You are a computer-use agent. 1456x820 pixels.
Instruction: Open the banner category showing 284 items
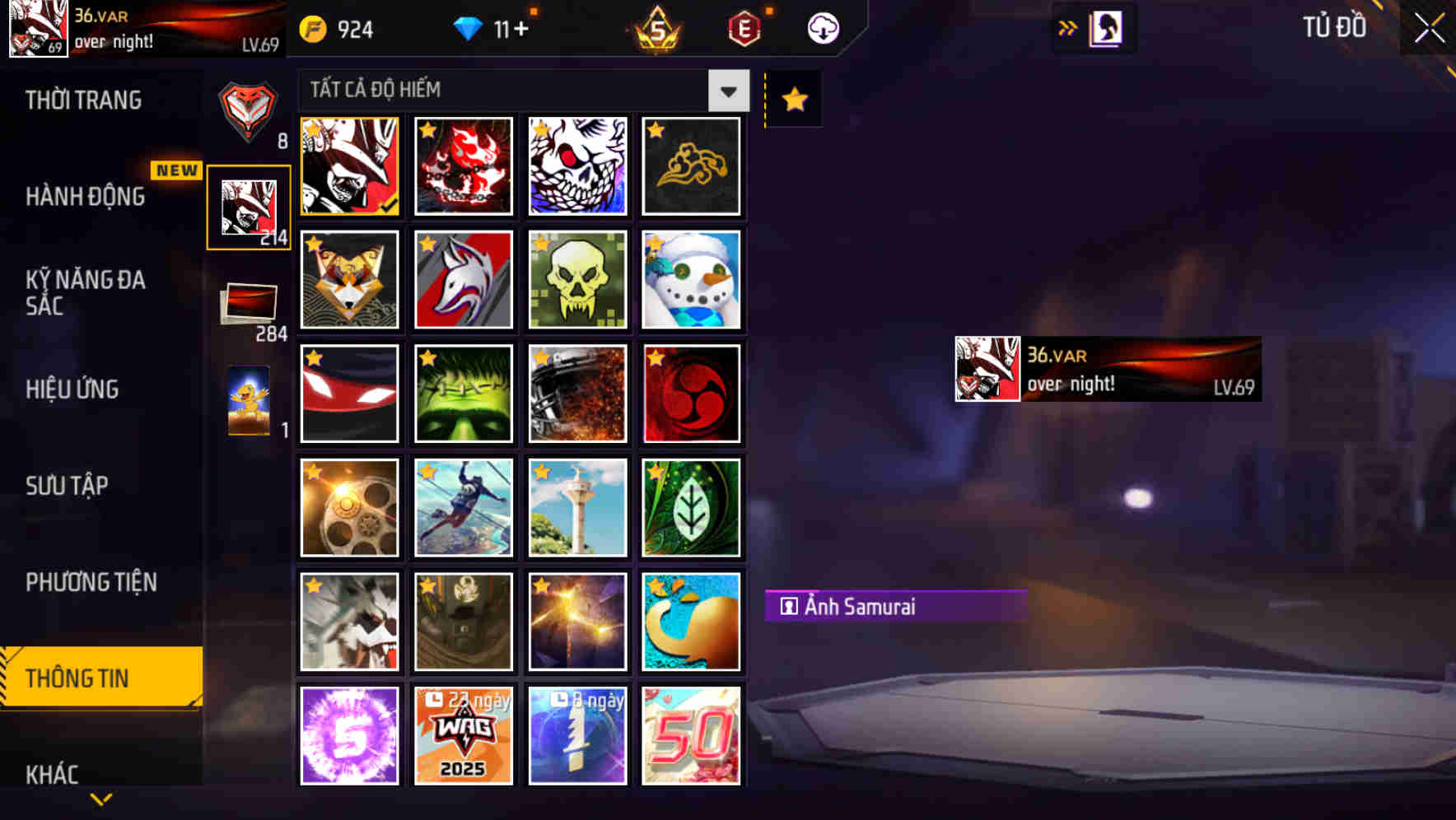click(249, 305)
